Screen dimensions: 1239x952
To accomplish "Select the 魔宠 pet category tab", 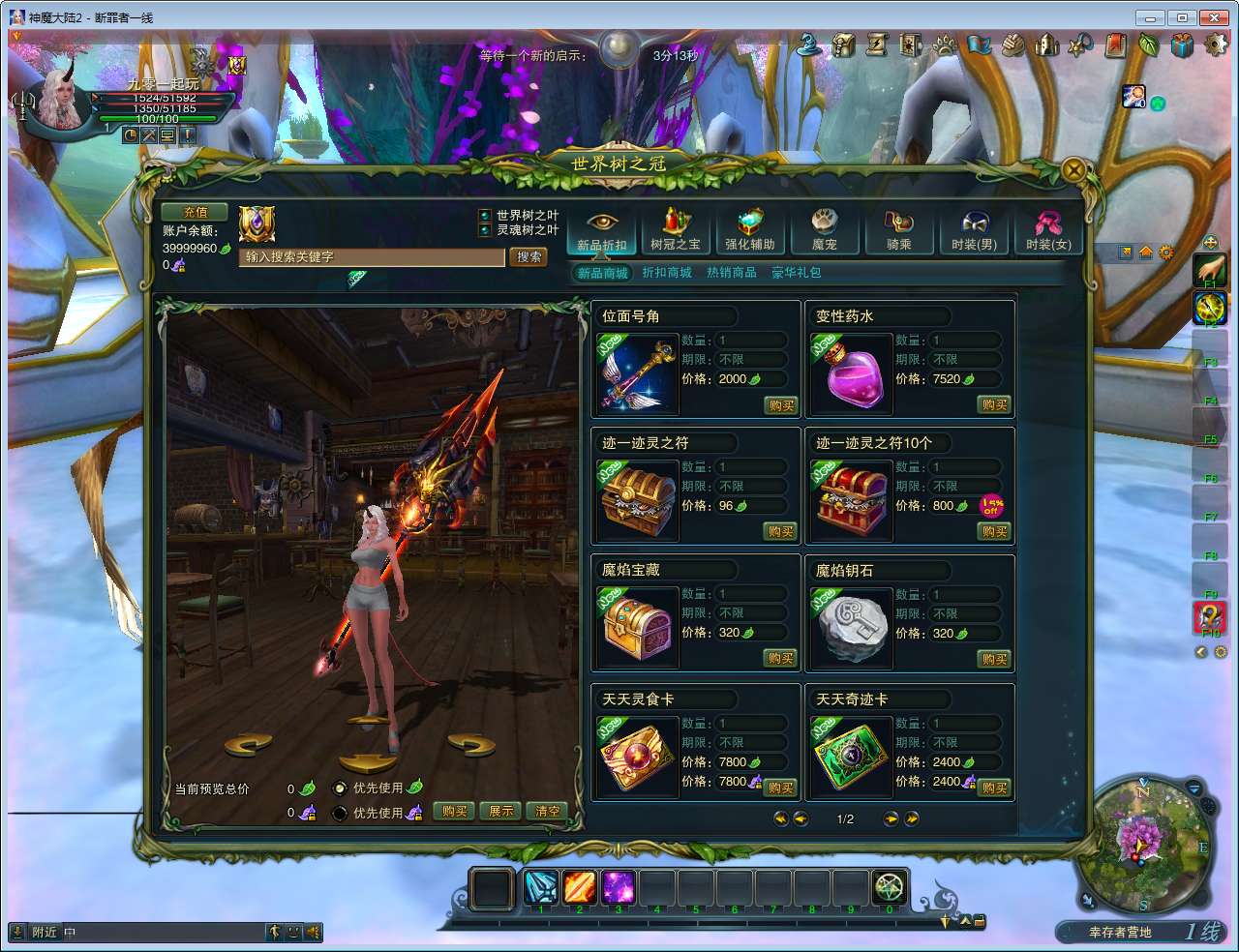I will point(824,232).
